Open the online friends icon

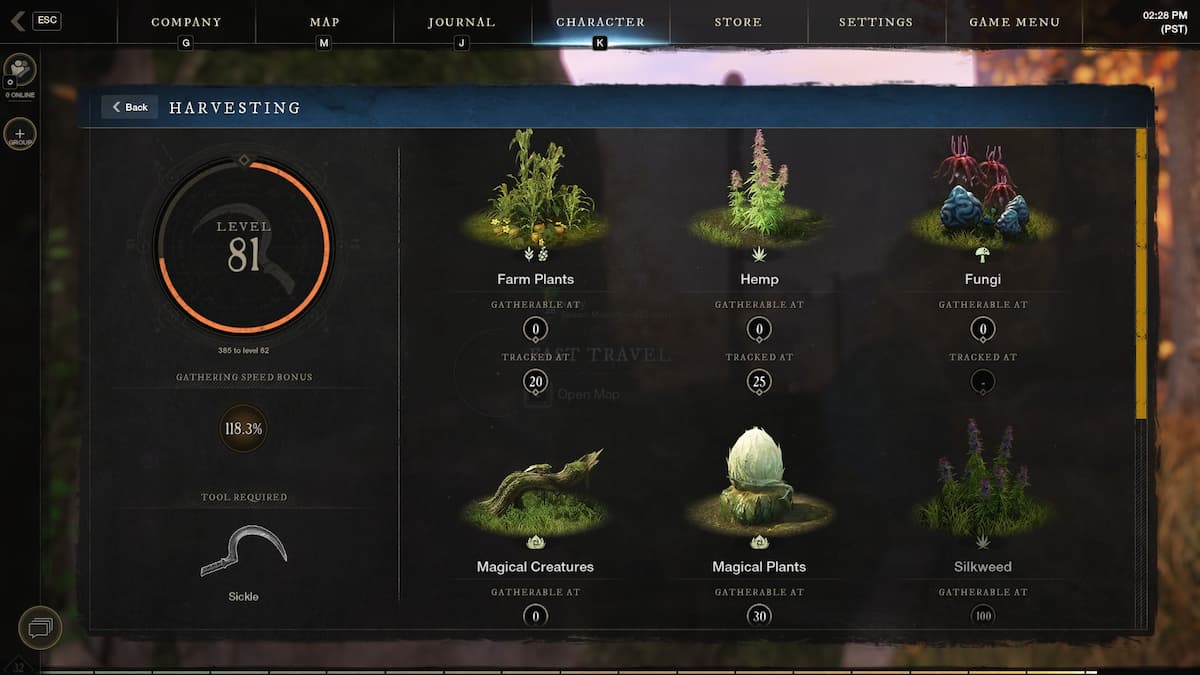(20, 70)
